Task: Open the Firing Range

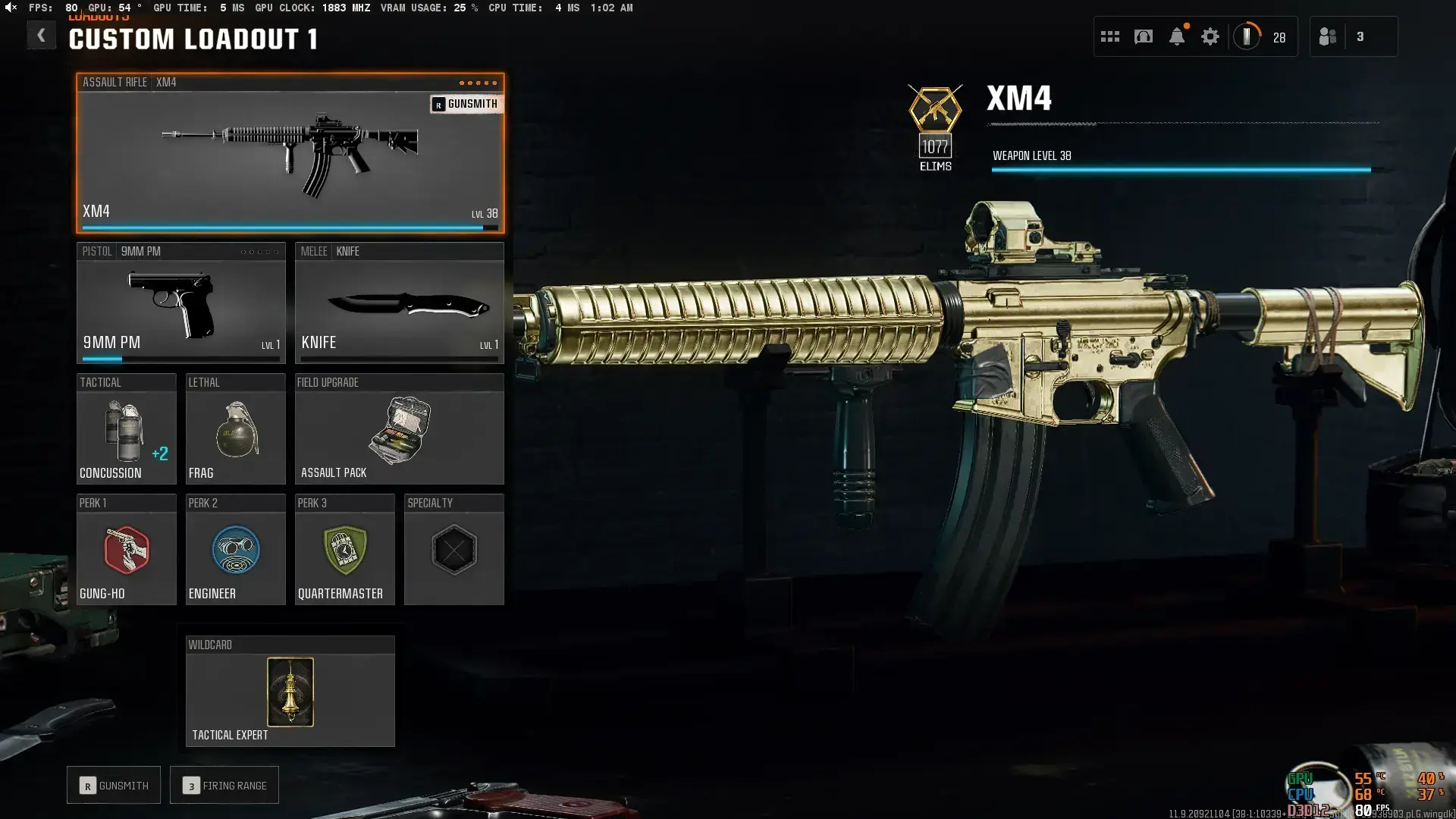Action: point(224,785)
